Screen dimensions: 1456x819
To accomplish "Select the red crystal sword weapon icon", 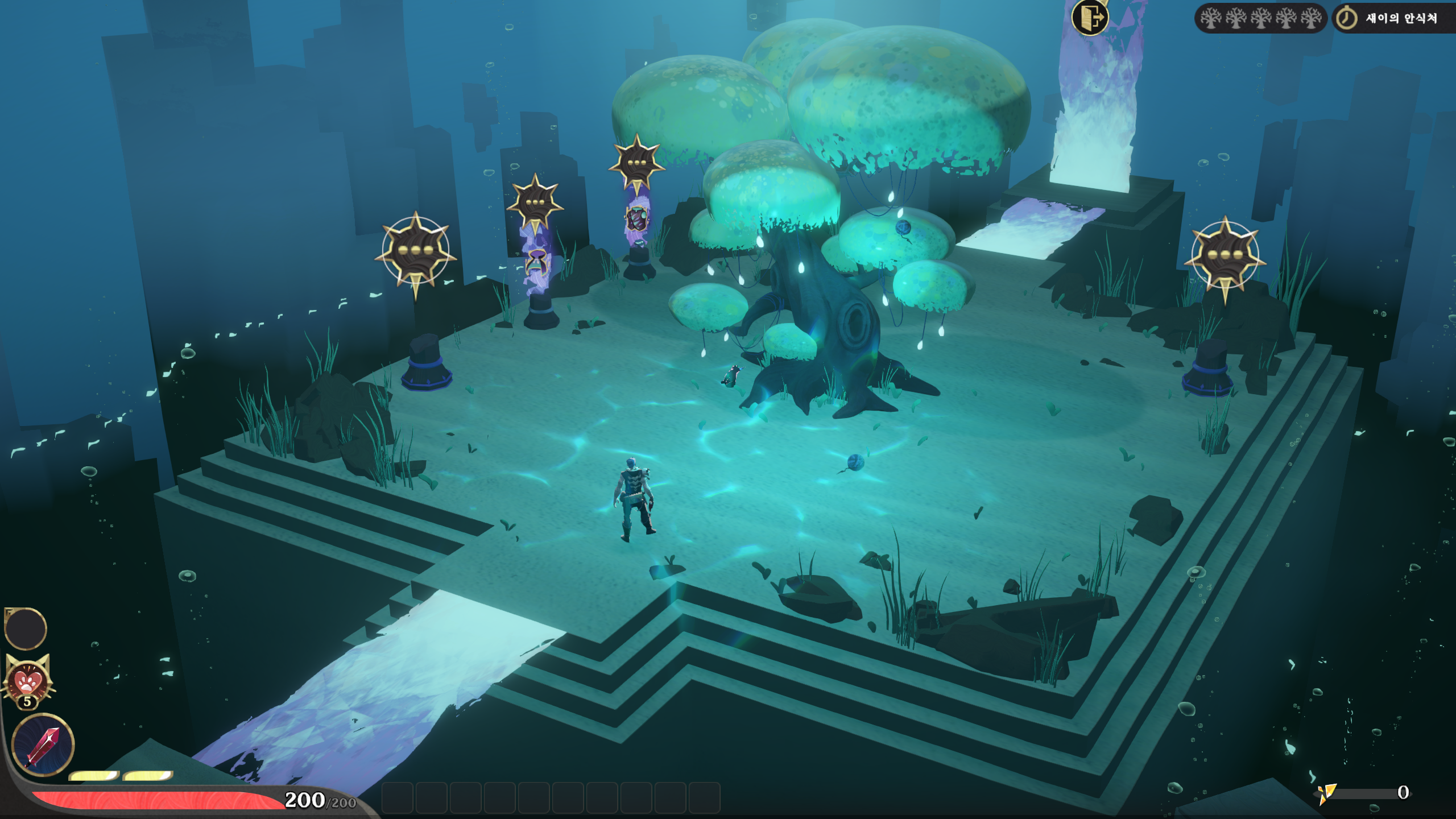I will pyautogui.click(x=43, y=744).
